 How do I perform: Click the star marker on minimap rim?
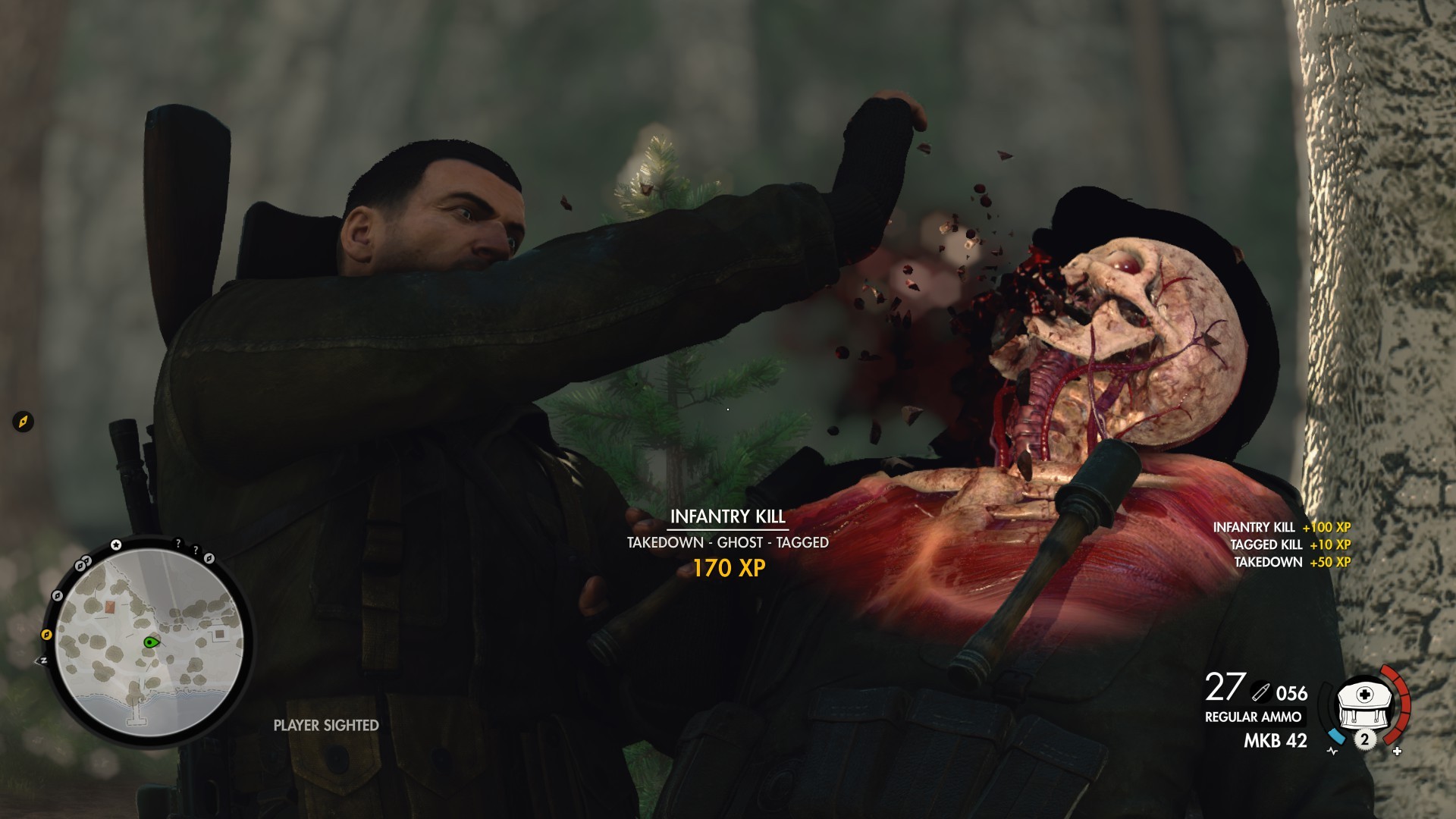pyautogui.click(x=116, y=544)
